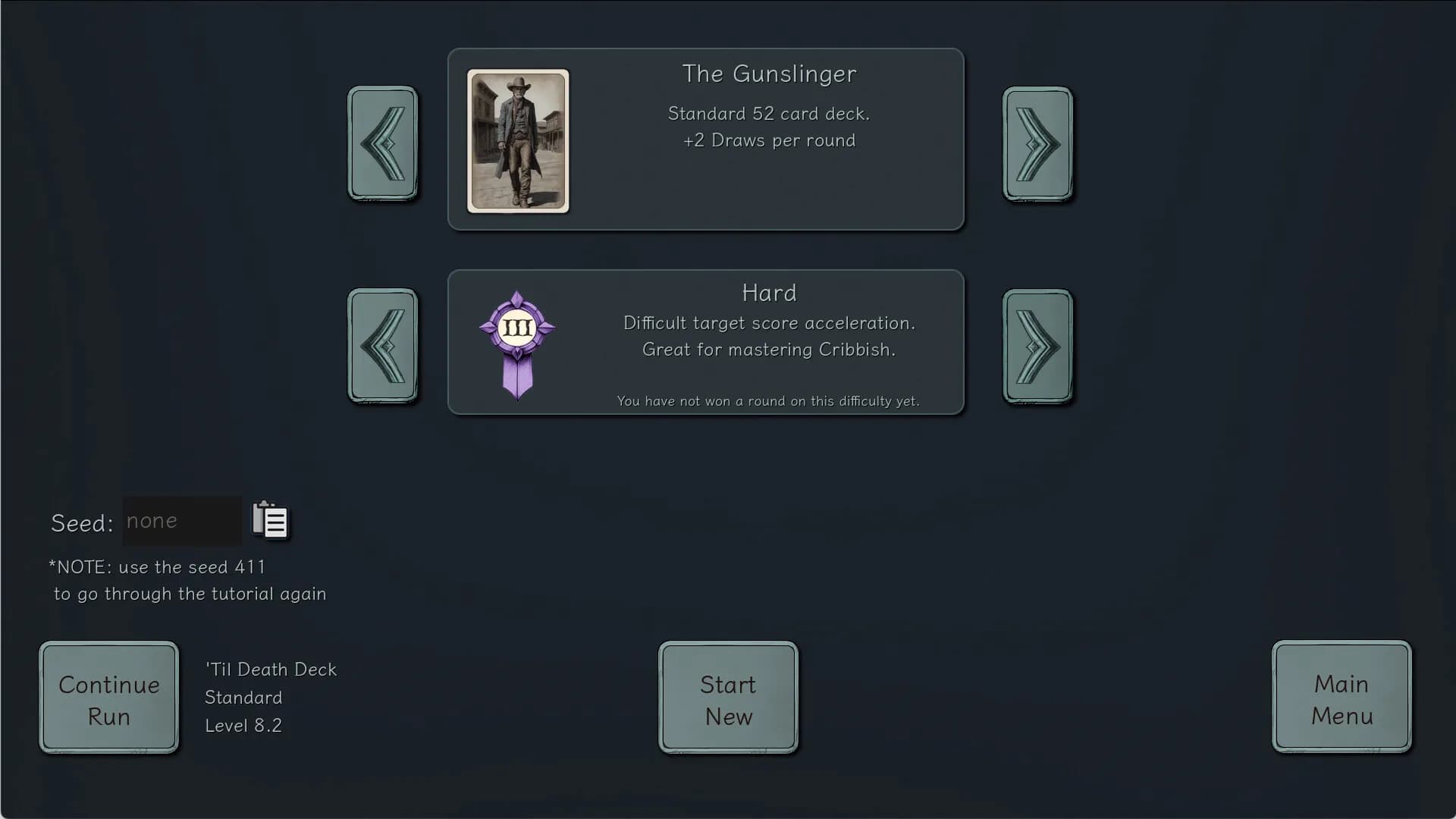Click the +2 Draws per round description
This screenshot has height=819, width=1456.
[x=768, y=140]
